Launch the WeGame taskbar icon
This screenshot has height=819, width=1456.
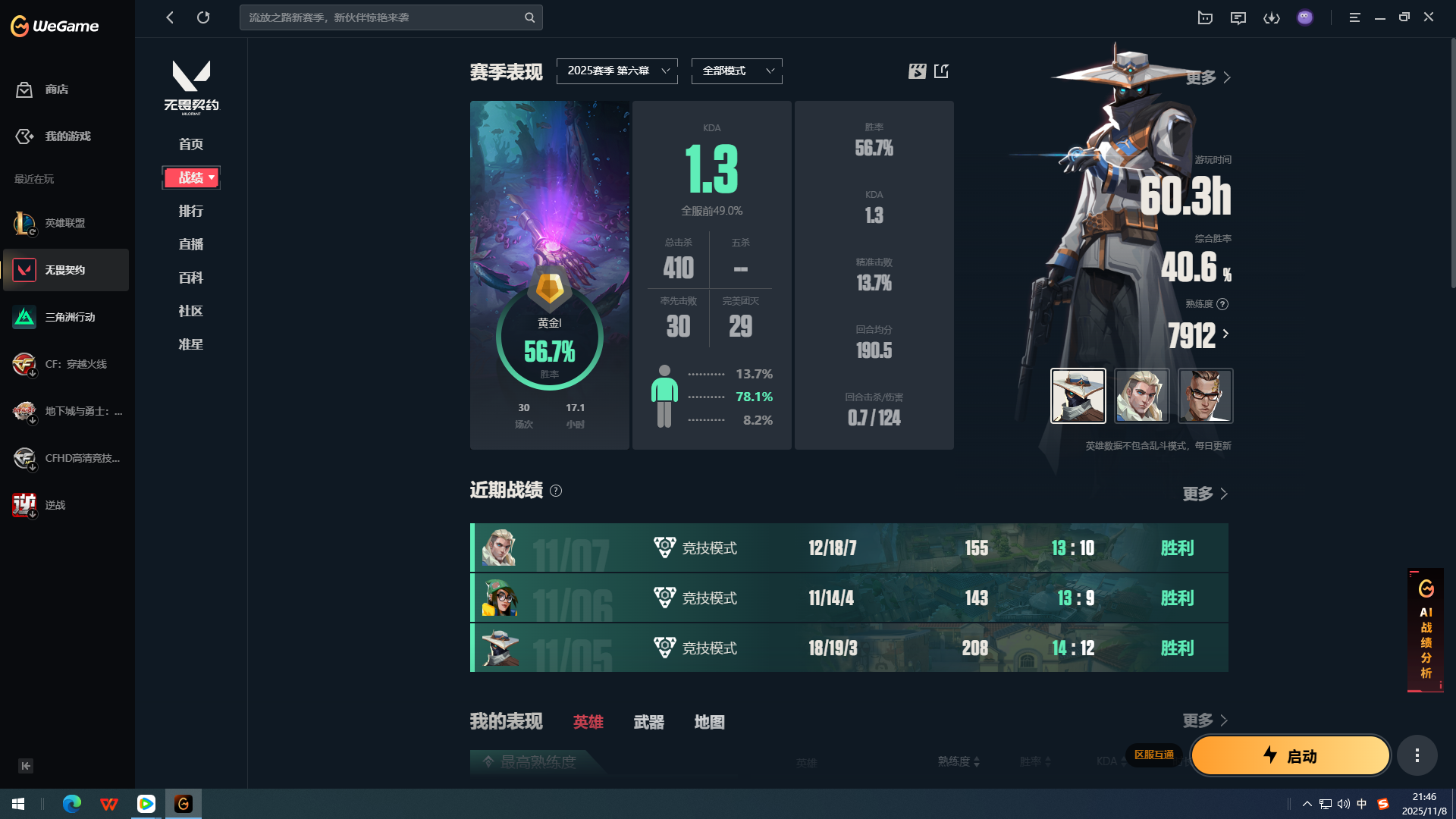(x=183, y=803)
